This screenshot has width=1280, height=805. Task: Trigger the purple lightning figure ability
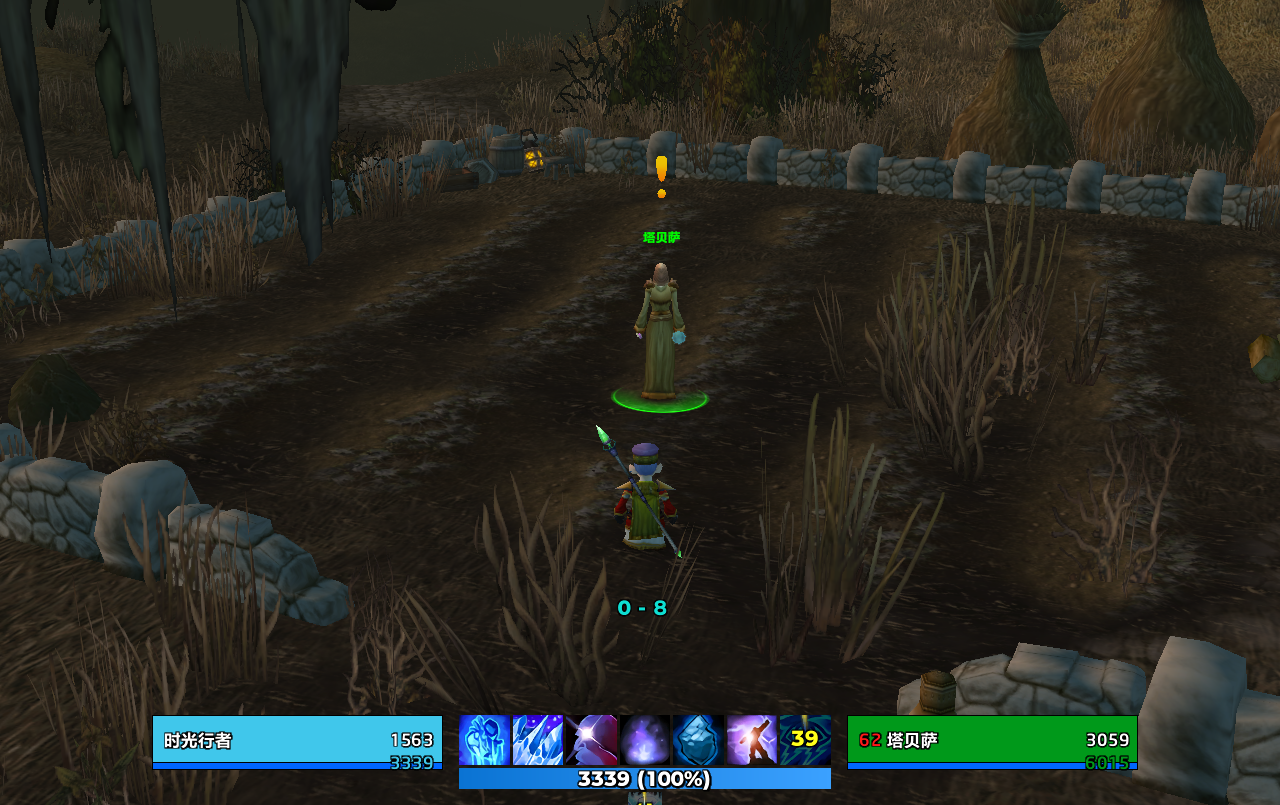(752, 741)
